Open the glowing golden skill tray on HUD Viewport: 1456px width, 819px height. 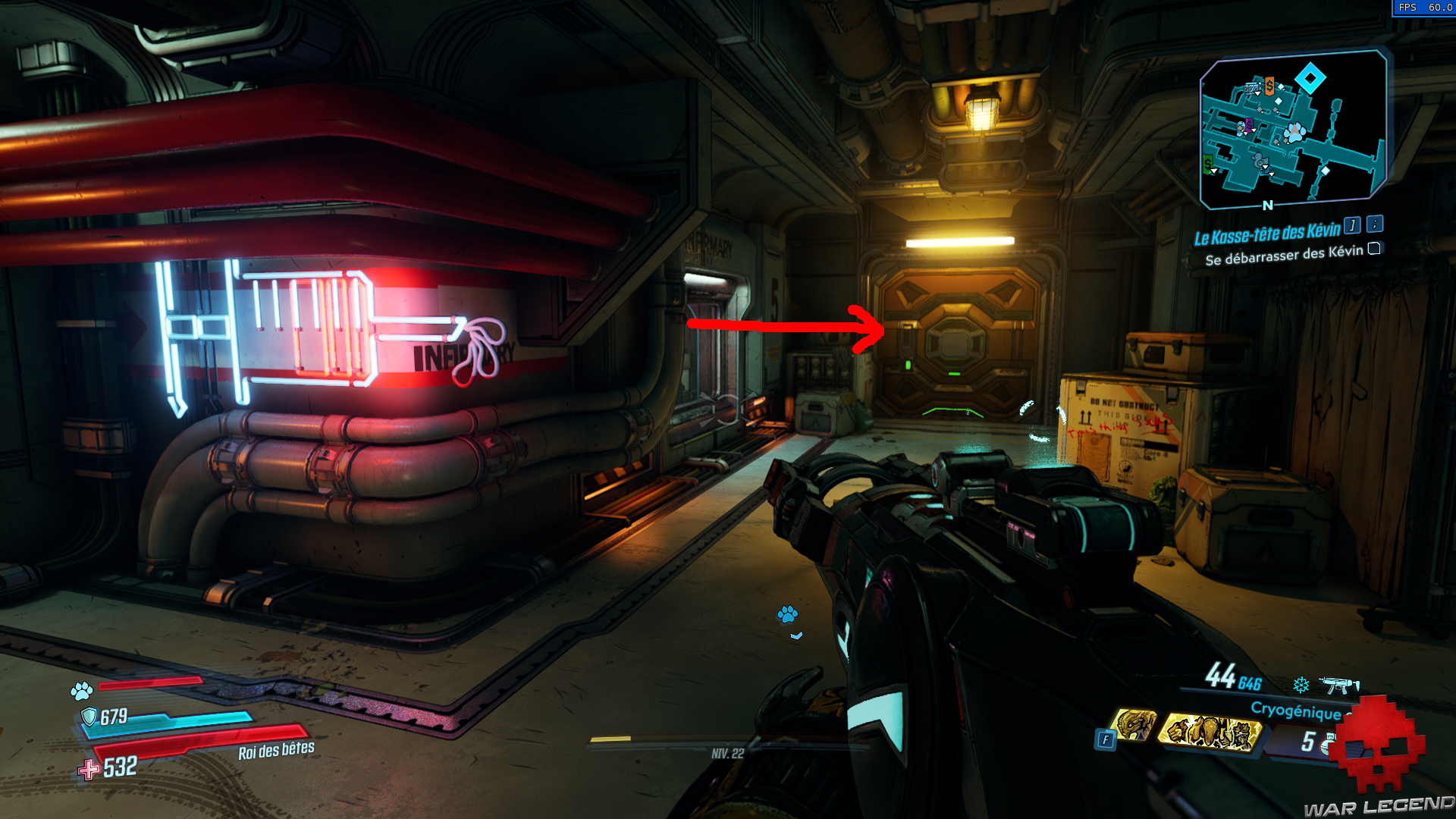click(1211, 733)
